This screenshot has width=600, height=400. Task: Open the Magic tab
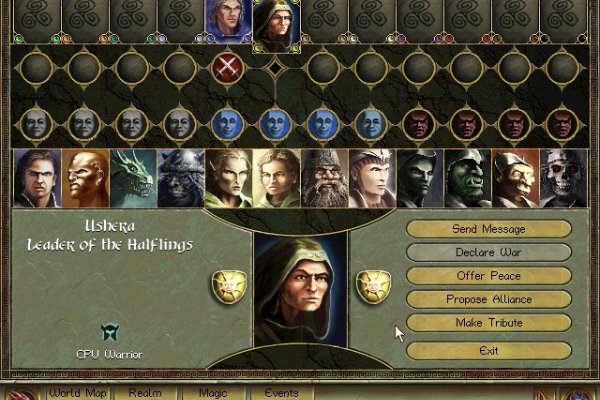click(213, 393)
